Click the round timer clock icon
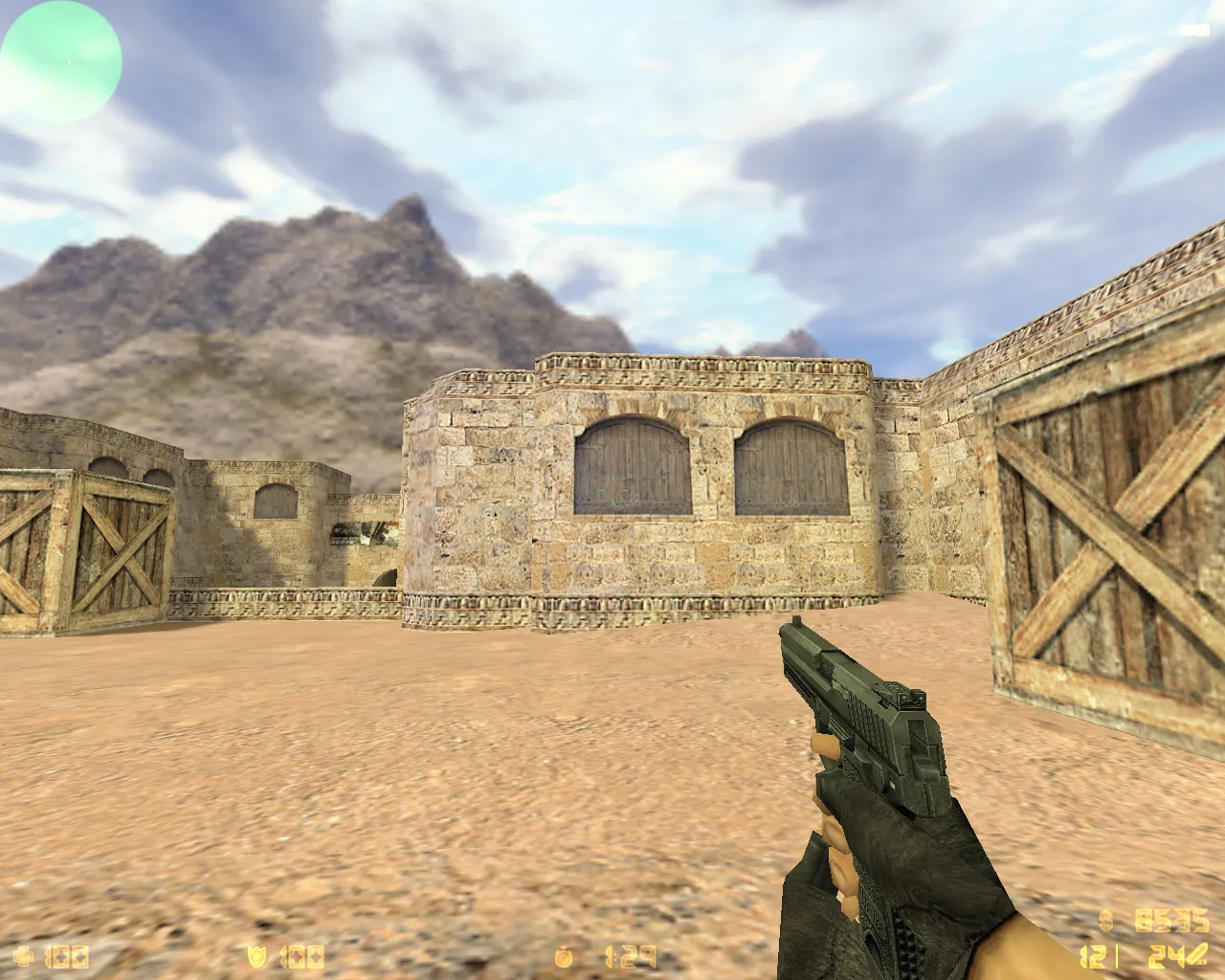This screenshot has height=980, width=1225. (563, 955)
